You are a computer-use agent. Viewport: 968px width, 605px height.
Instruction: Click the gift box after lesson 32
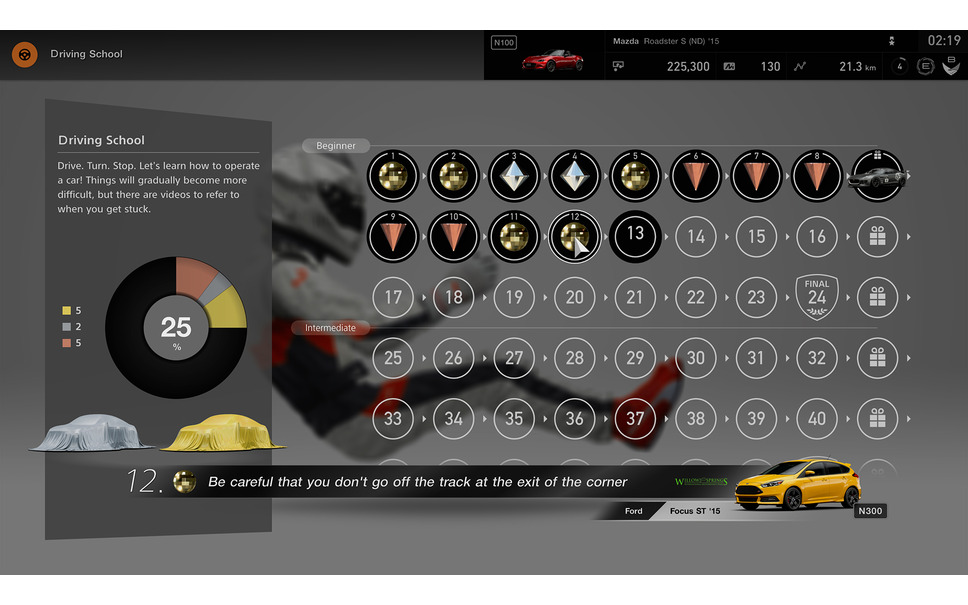point(877,358)
